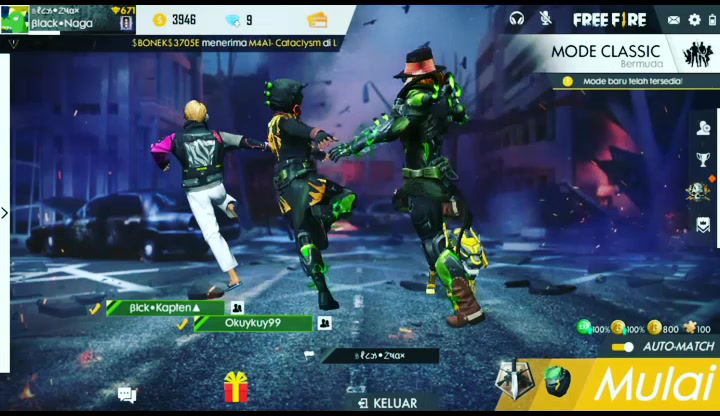Screen dimensions: 720x416
Task: Toggle the Auto-Match switch
Action: pos(623,347)
